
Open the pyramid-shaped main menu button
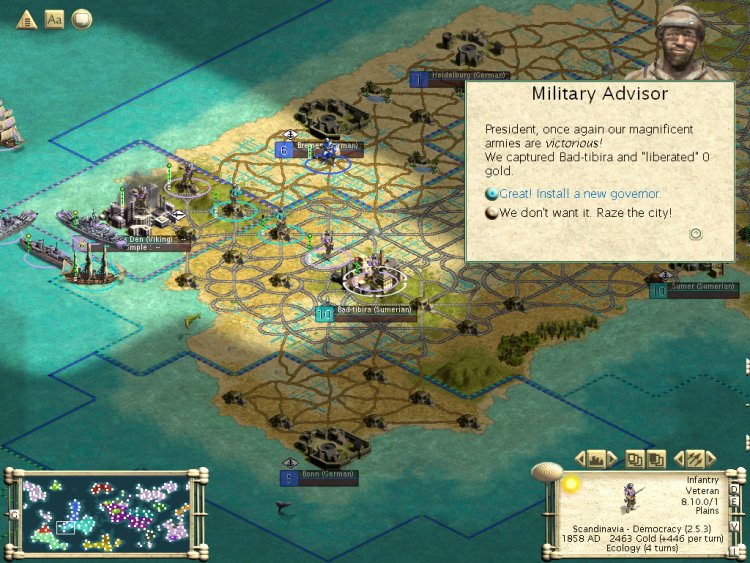click(26, 19)
